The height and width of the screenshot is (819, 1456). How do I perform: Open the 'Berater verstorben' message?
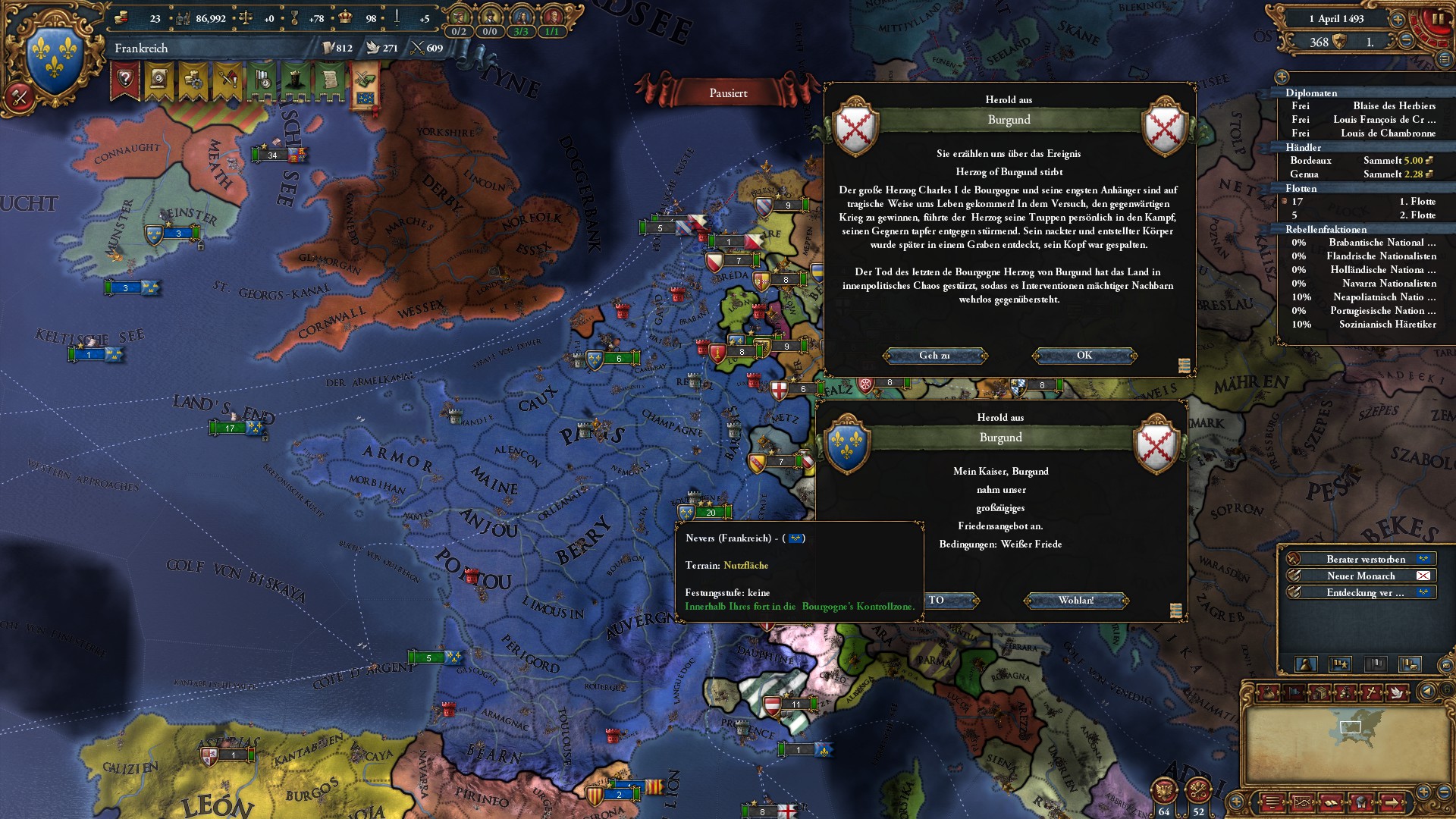point(1365,560)
